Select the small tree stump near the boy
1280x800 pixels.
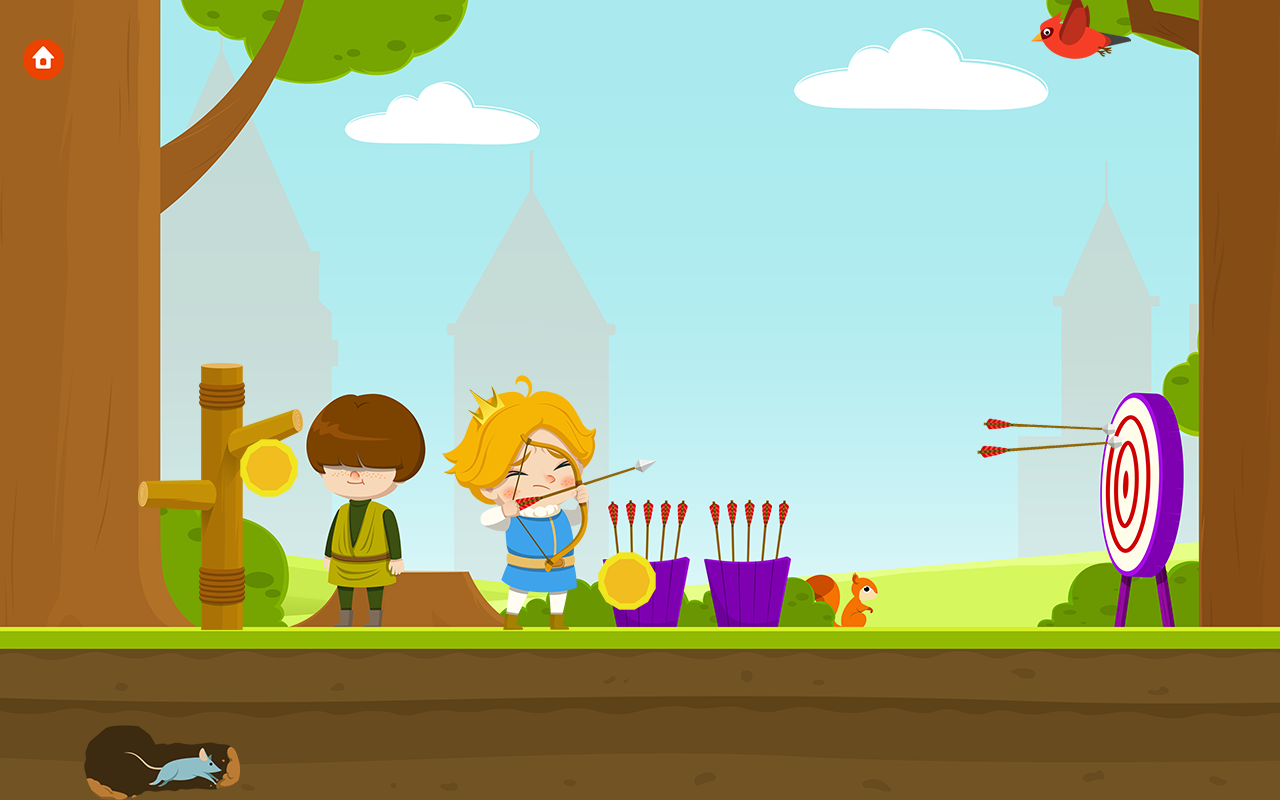click(x=435, y=600)
